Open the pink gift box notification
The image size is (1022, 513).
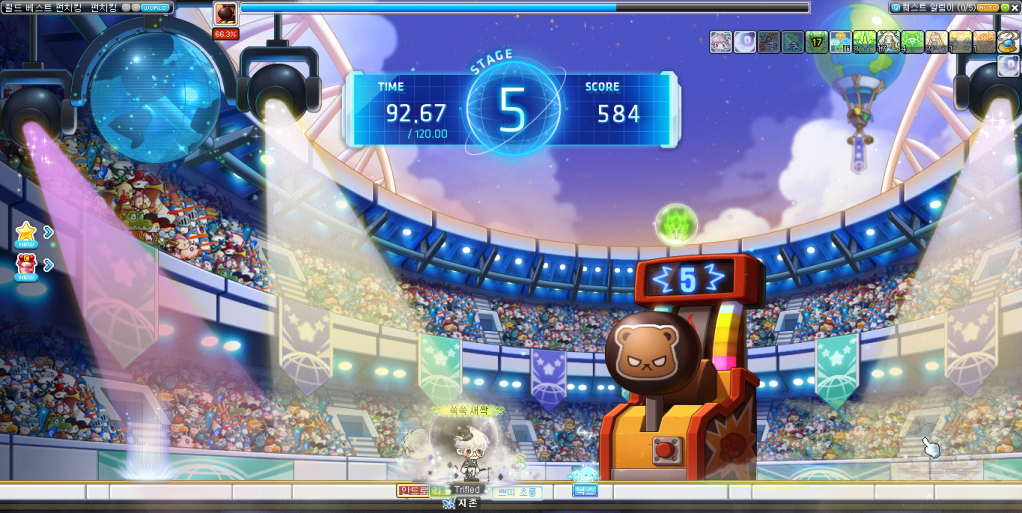[x=26, y=265]
